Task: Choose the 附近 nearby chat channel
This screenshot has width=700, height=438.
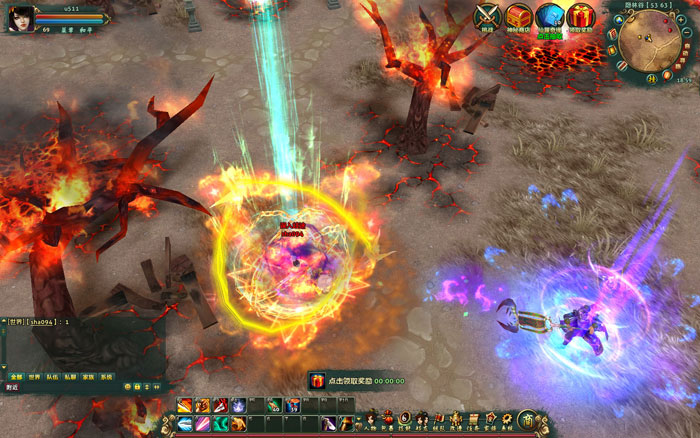Action: tap(12, 387)
